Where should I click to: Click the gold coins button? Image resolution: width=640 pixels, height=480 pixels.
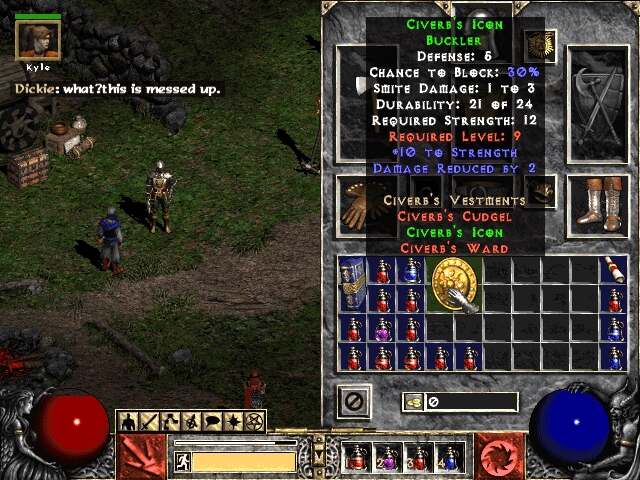411,402
